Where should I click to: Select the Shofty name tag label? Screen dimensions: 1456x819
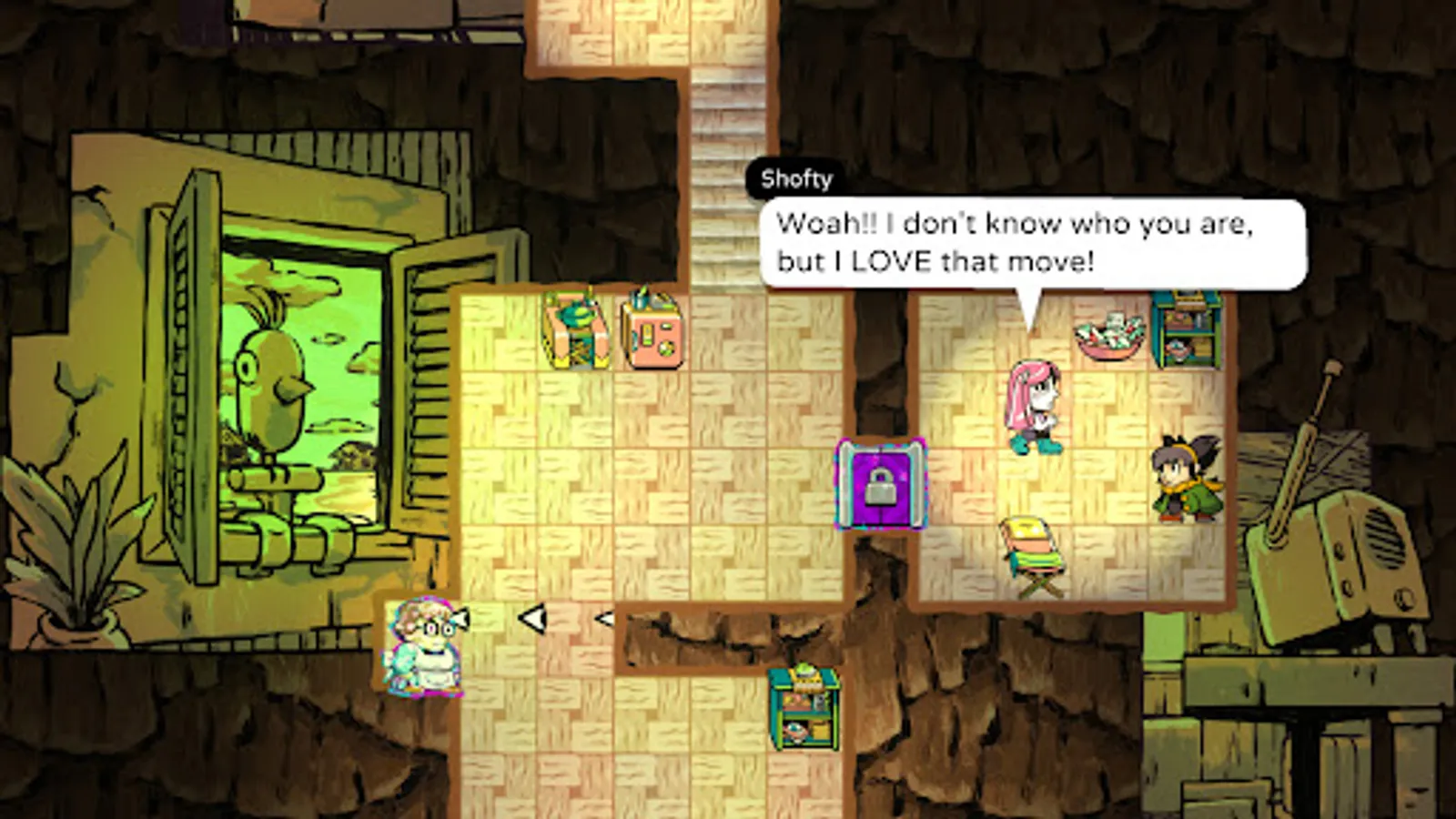[796, 179]
